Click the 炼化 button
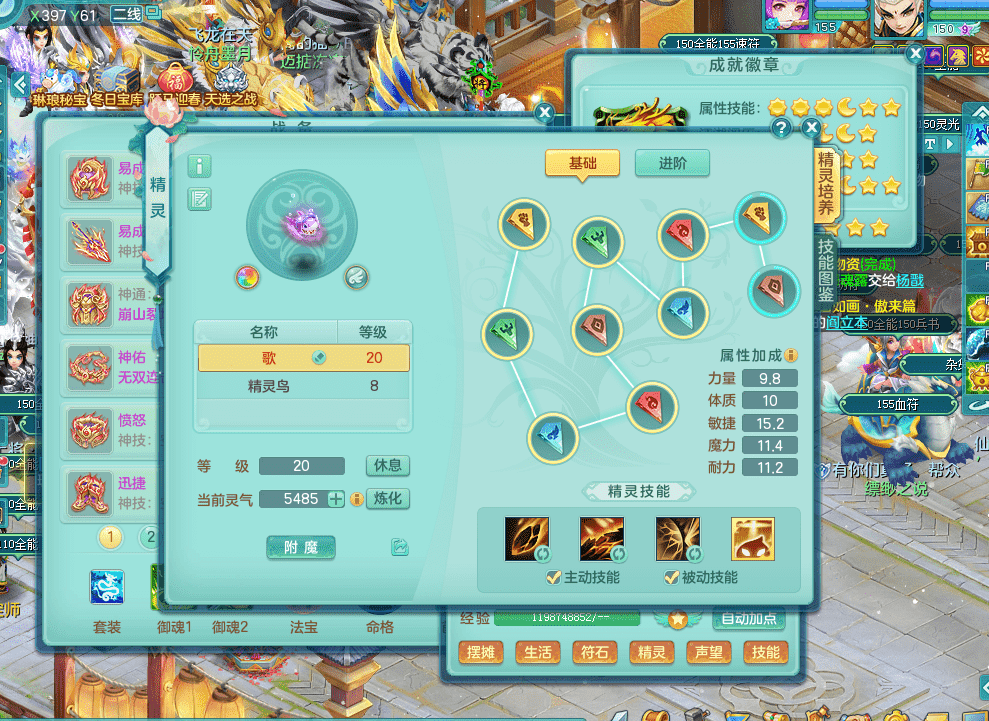 (387, 498)
